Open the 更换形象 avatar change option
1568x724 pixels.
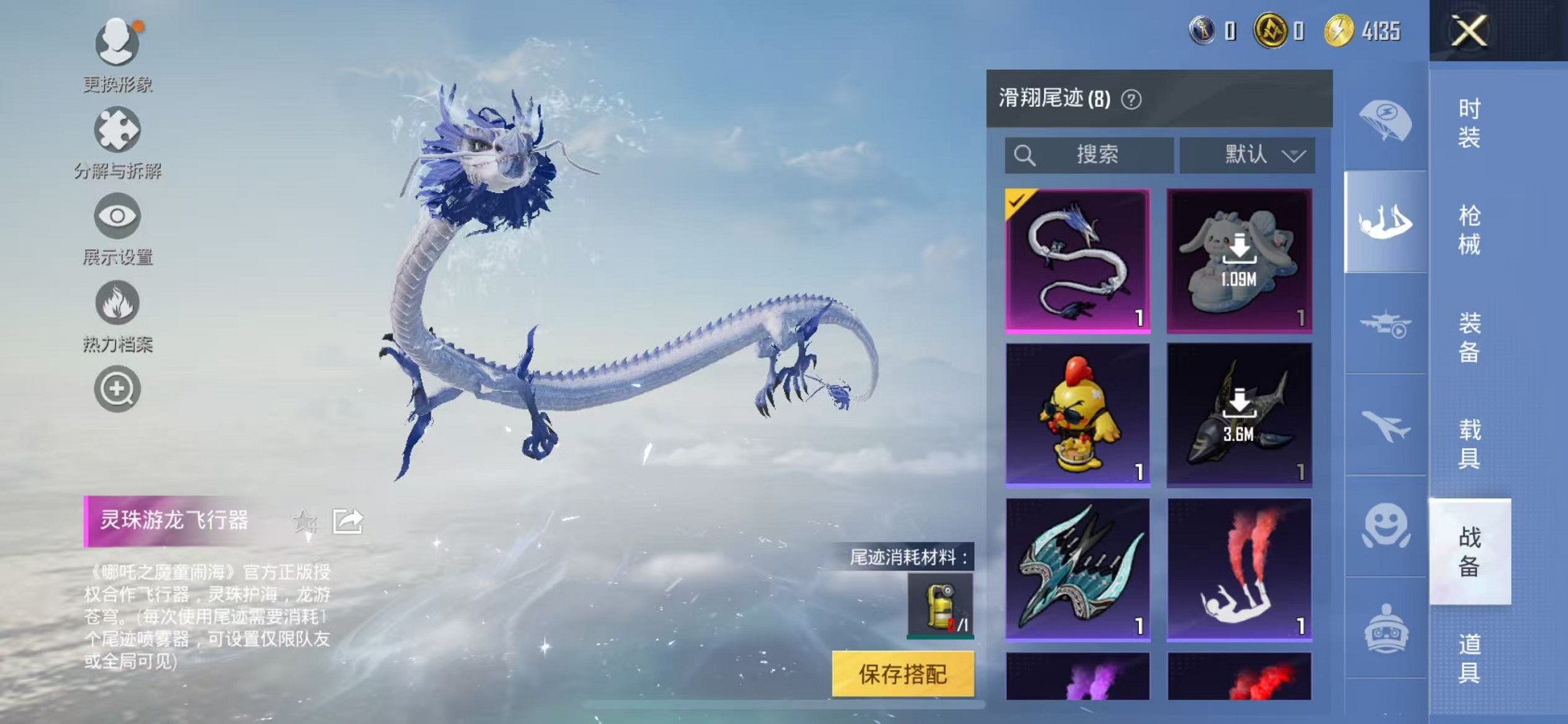click(x=117, y=44)
